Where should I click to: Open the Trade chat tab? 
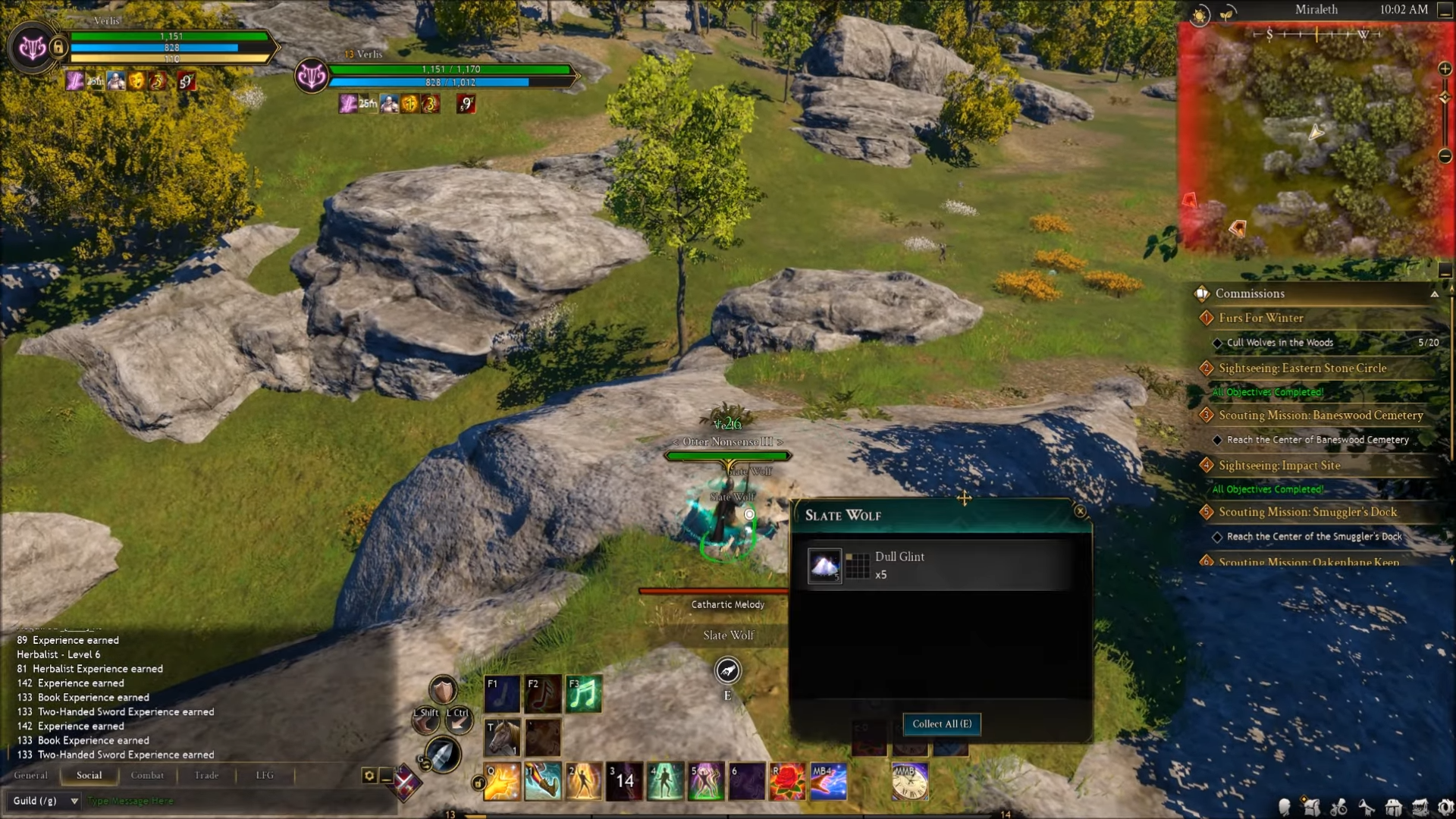206,775
